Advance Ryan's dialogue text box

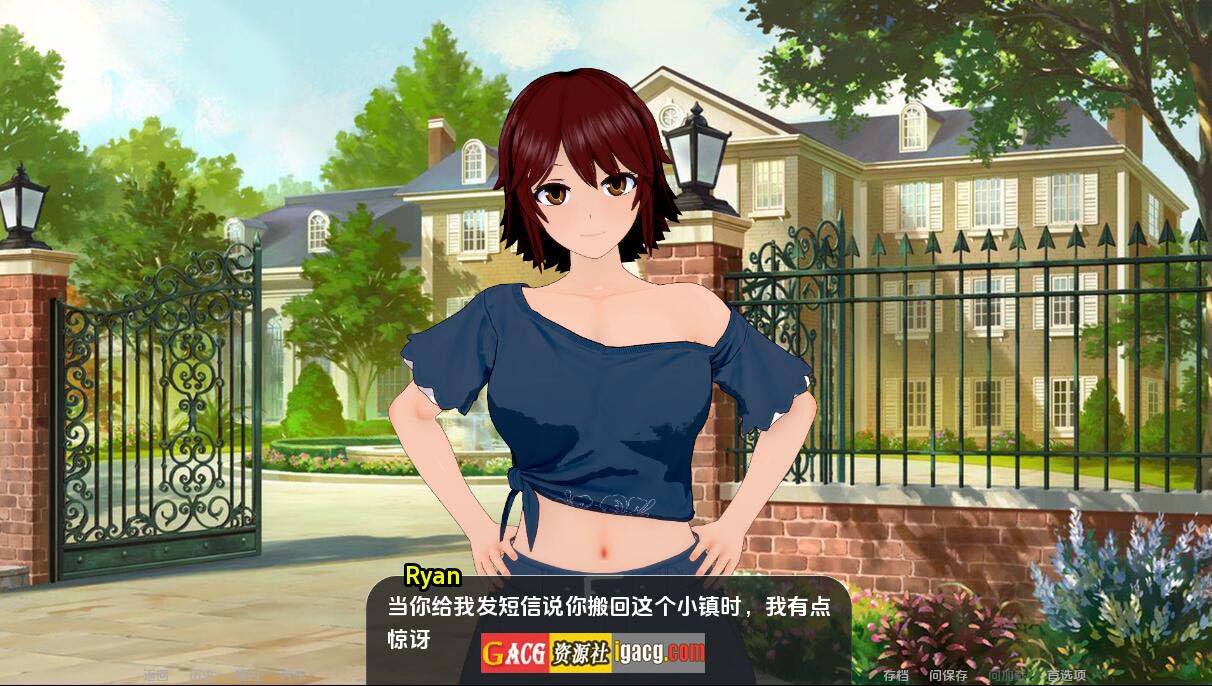608,622
